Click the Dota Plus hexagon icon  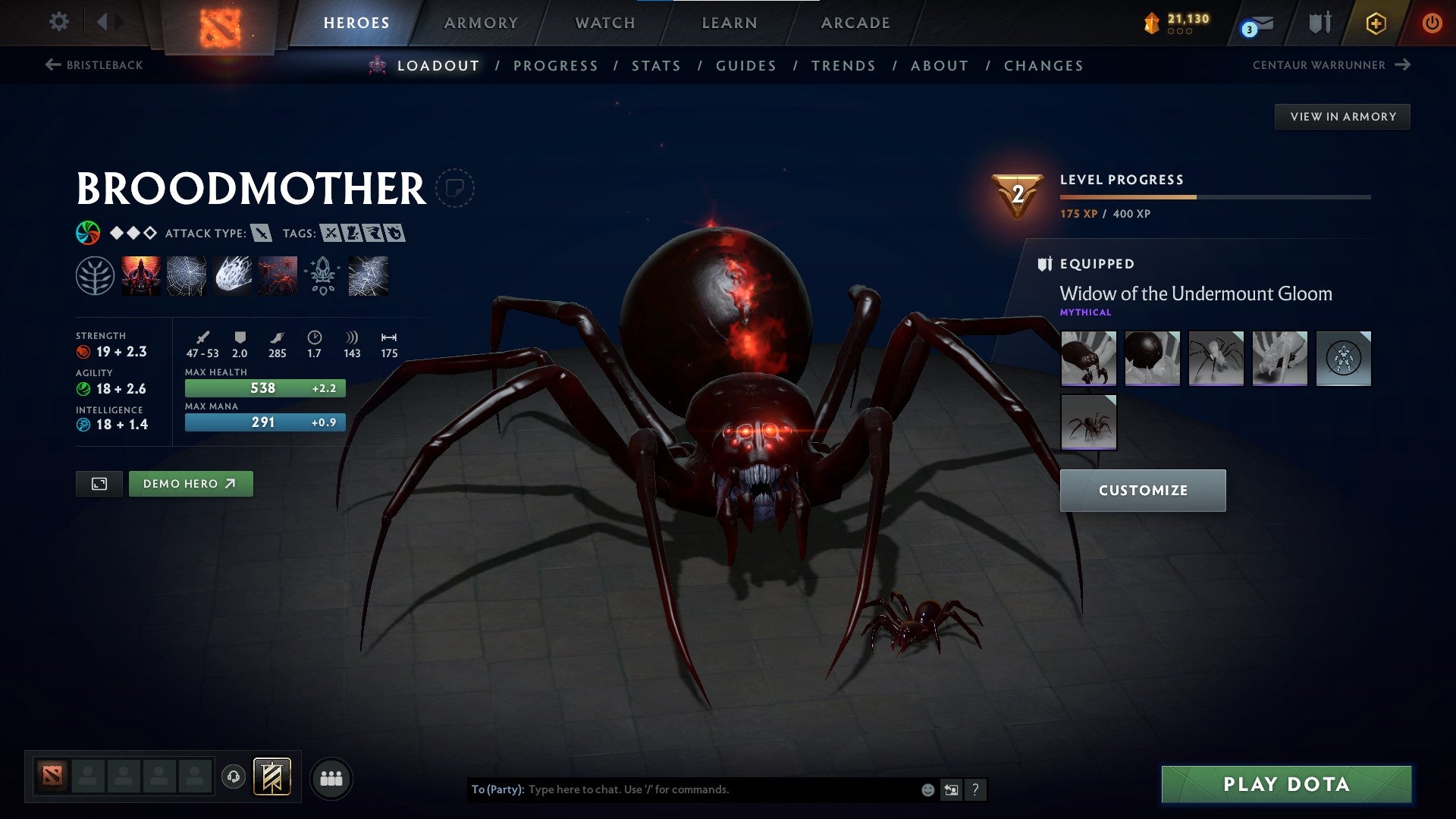click(1375, 23)
